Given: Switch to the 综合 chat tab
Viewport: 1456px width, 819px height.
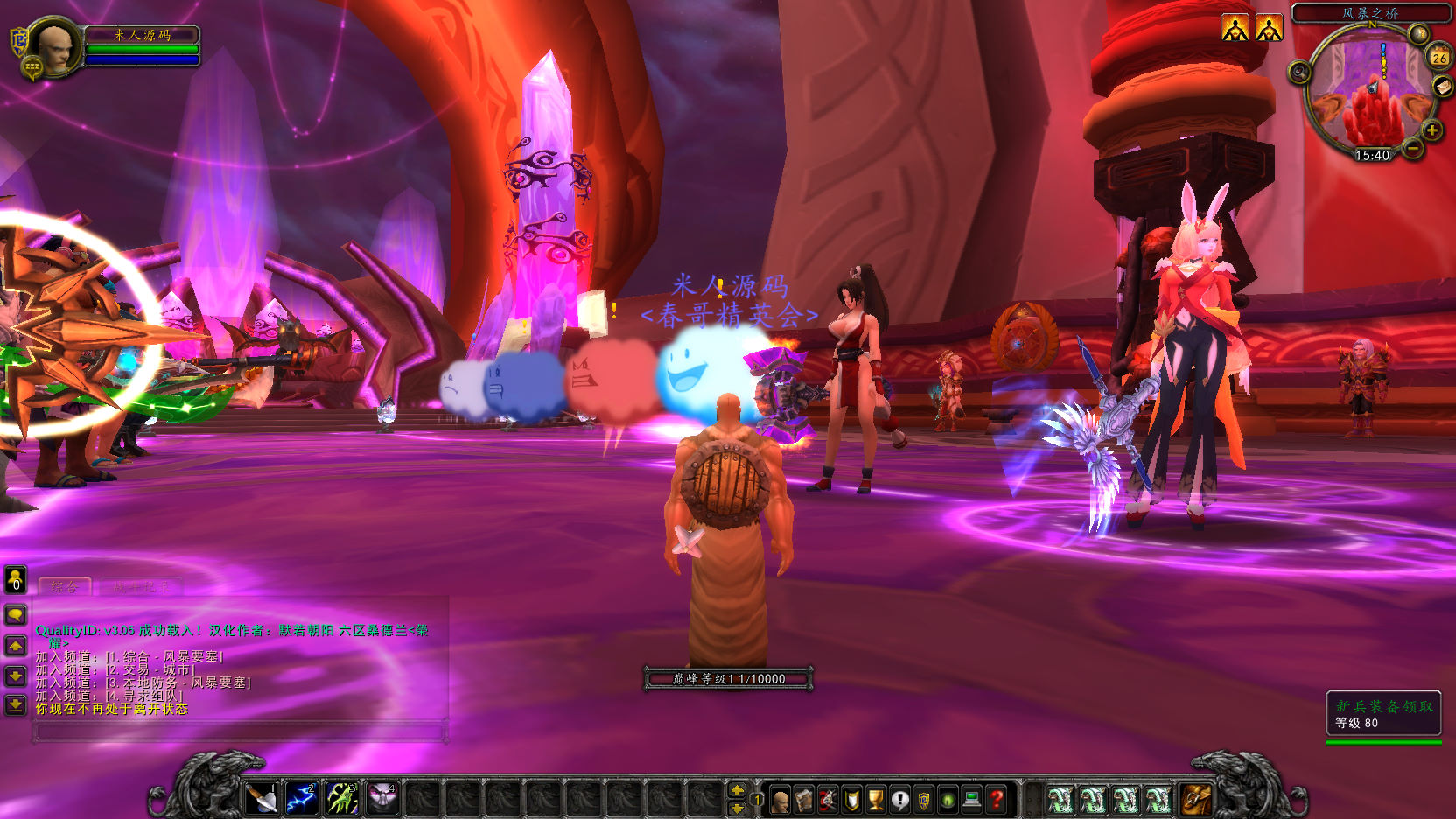Looking at the screenshot, I should pyautogui.click(x=65, y=587).
